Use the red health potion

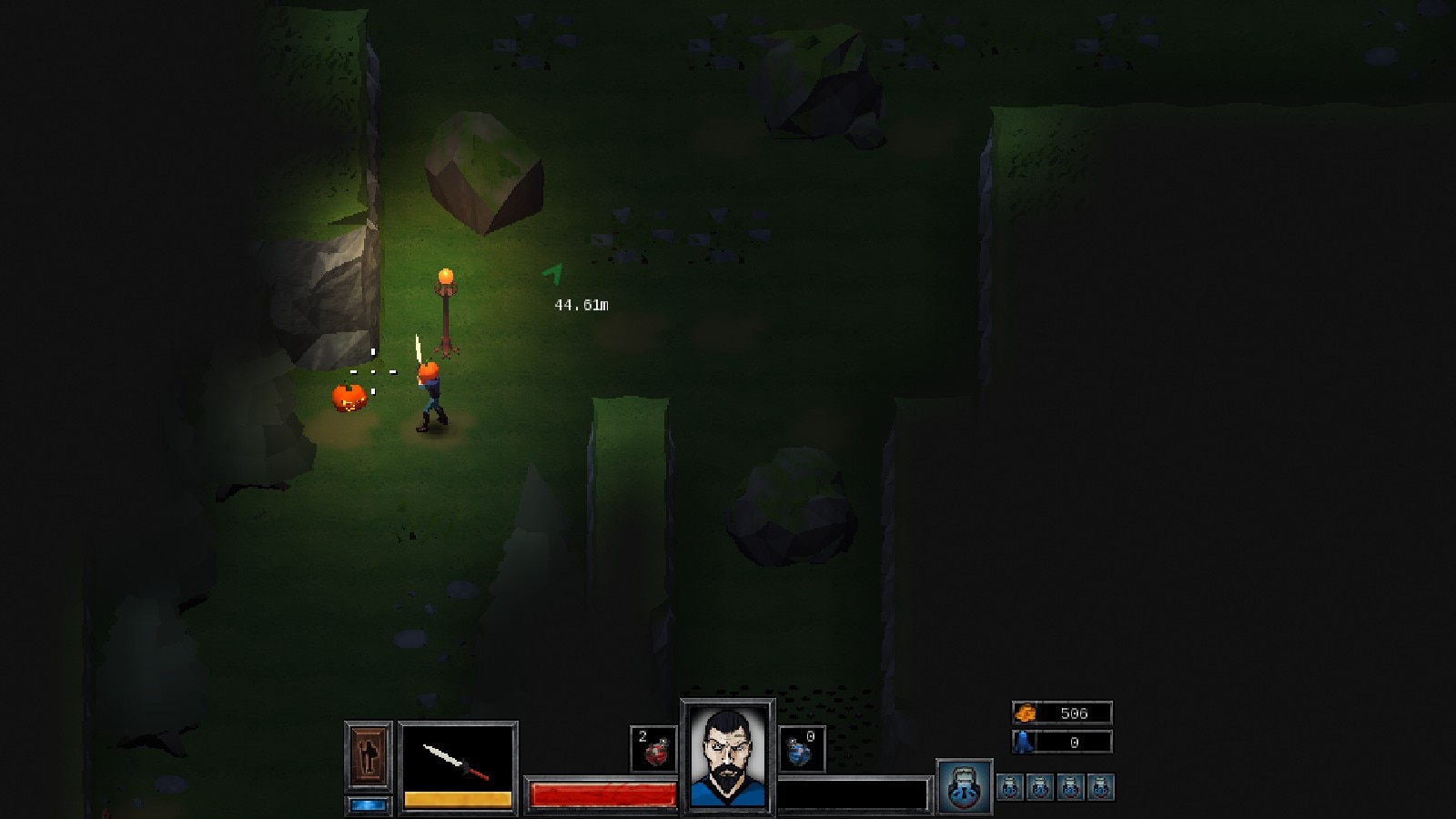click(x=653, y=748)
